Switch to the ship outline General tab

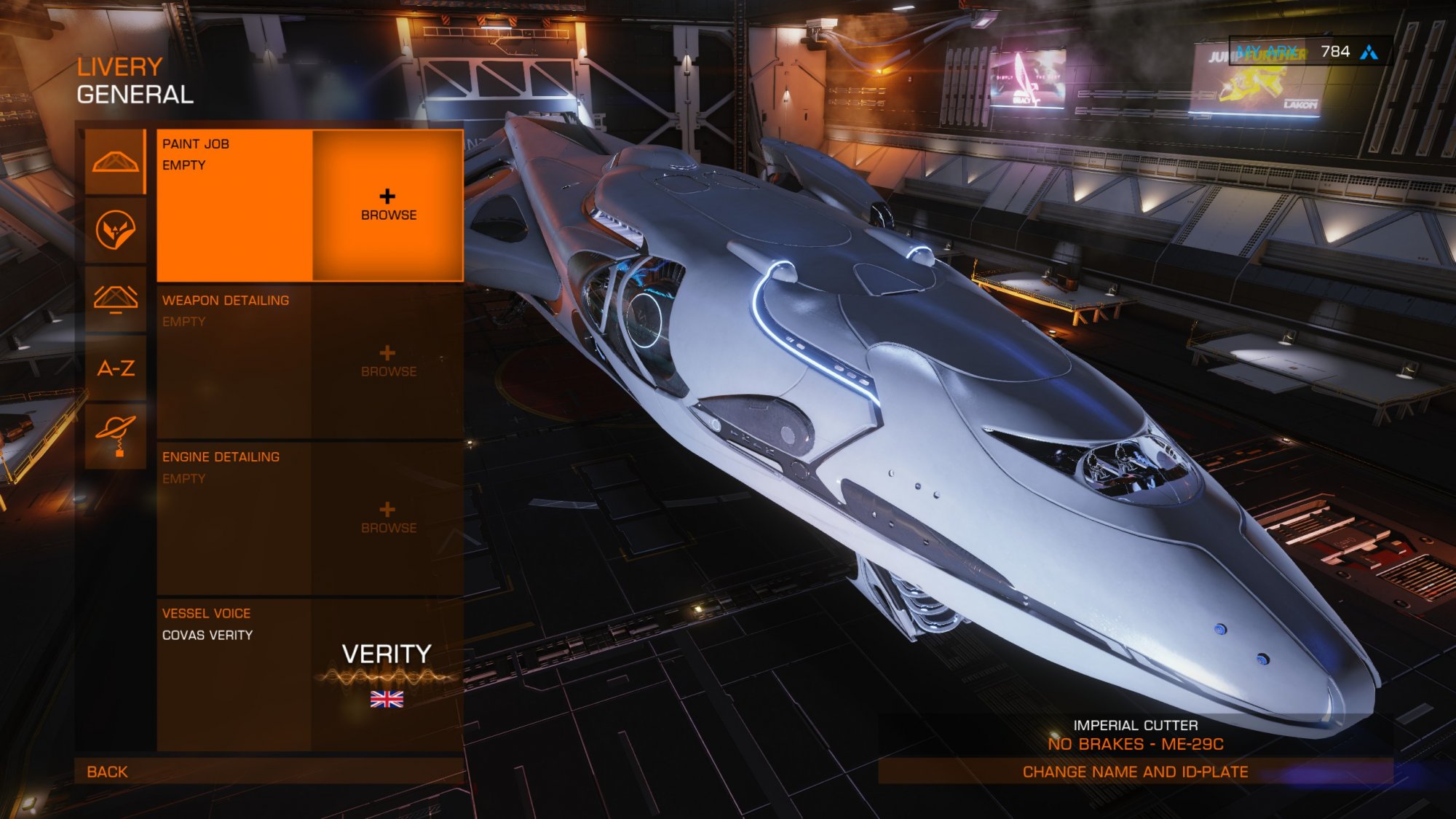pos(116,162)
